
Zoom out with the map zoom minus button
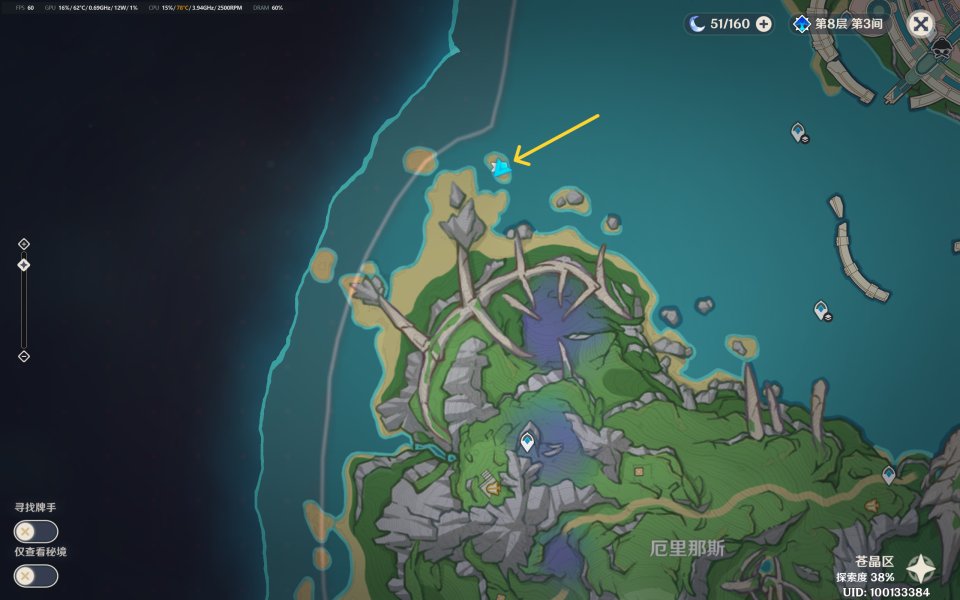pyautogui.click(x=24, y=356)
